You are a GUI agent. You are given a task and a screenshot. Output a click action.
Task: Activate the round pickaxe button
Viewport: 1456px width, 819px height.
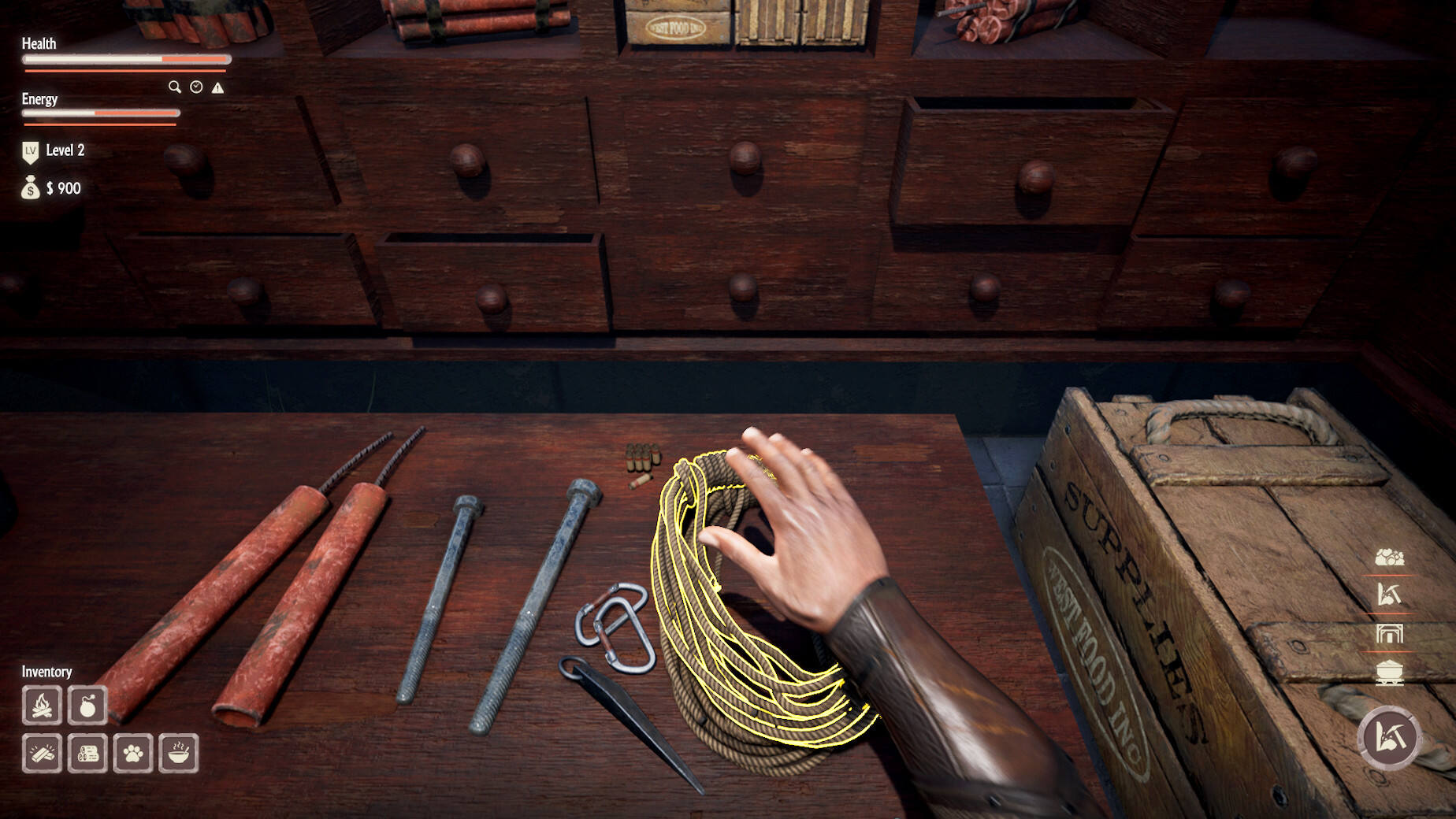(x=1388, y=738)
